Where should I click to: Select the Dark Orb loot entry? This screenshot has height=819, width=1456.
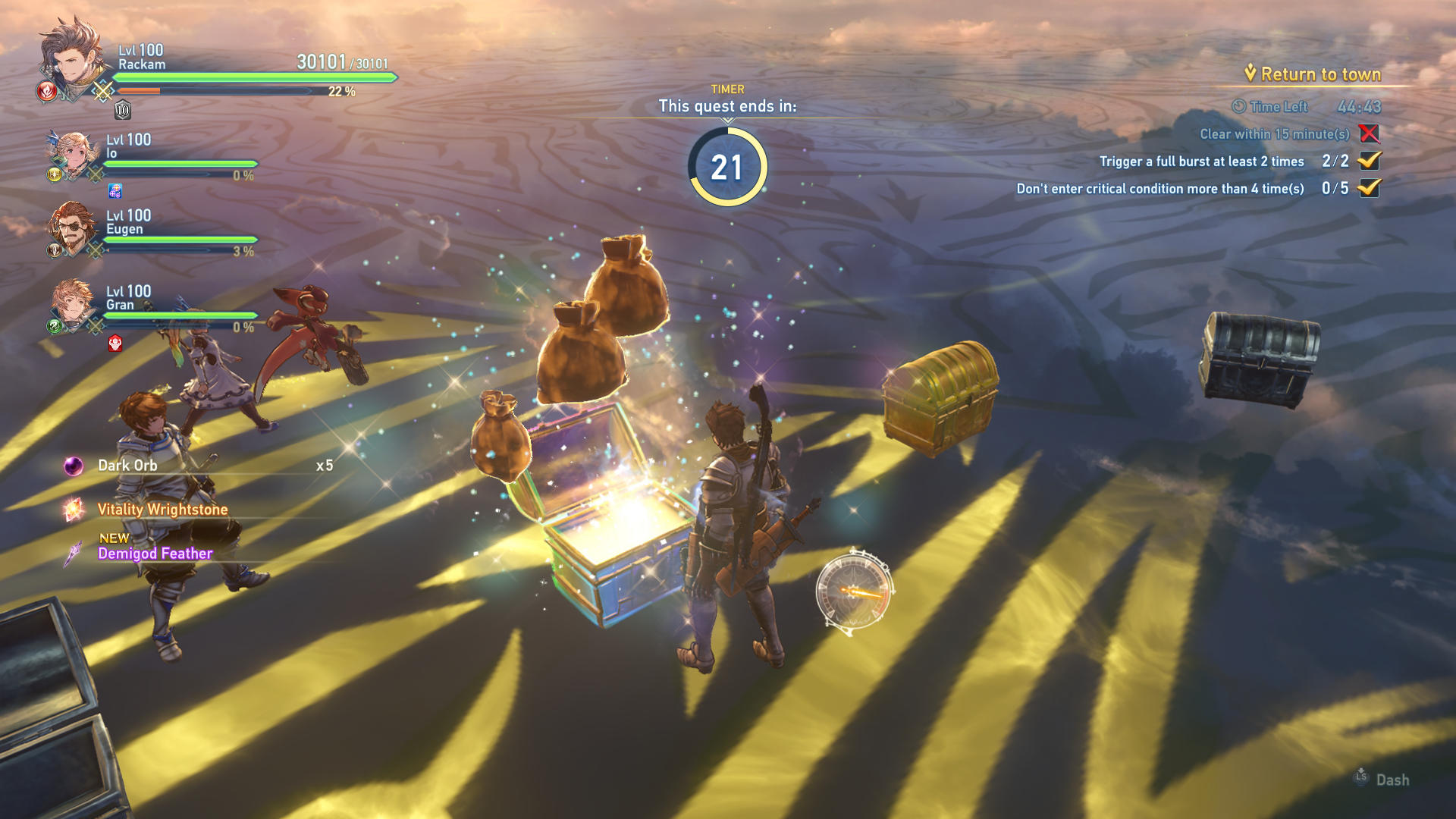coord(127,466)
